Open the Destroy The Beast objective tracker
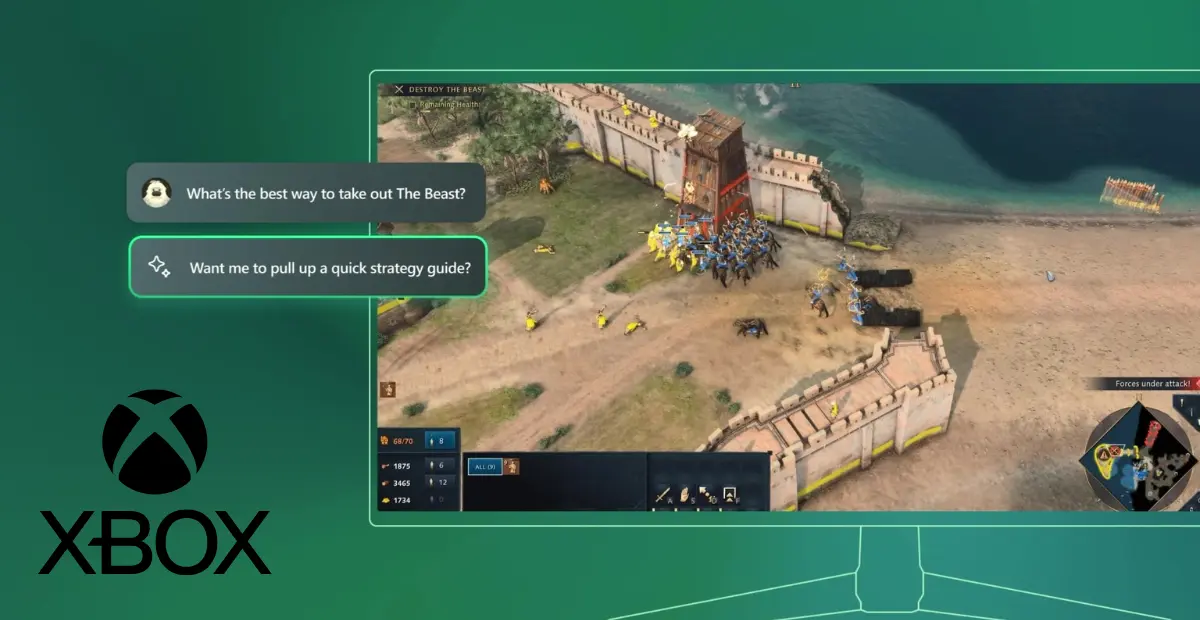Image resolution: width=1200 pixels, height=620 pixels. [x=440, y=90]
